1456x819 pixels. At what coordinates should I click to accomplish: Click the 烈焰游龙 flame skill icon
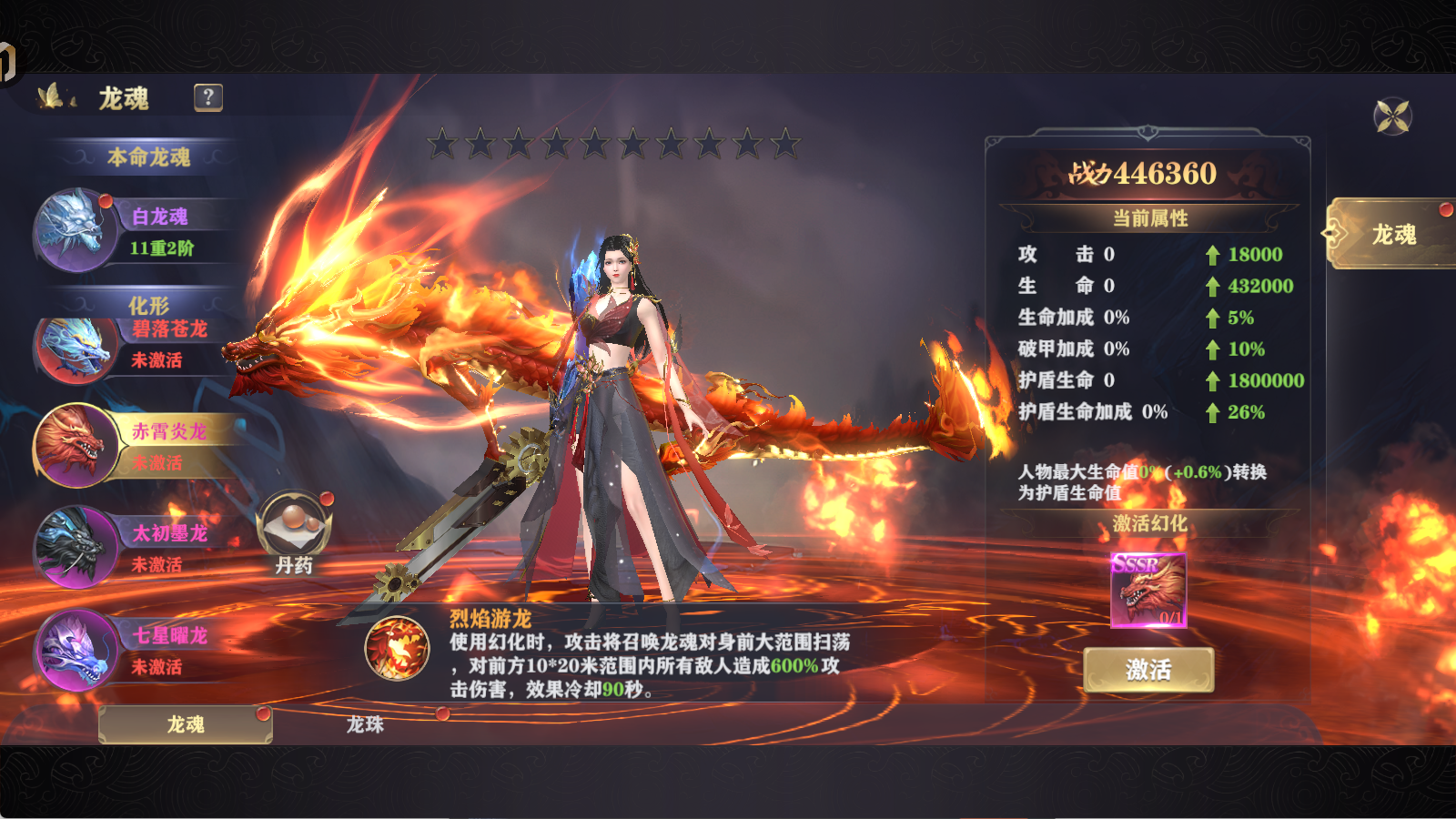click(399, 651)
